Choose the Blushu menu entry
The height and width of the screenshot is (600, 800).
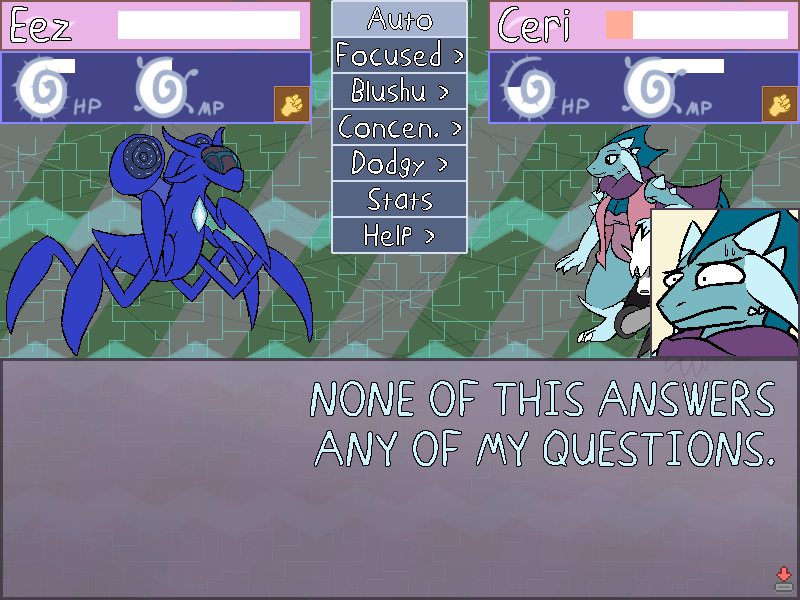click(400, 91)
